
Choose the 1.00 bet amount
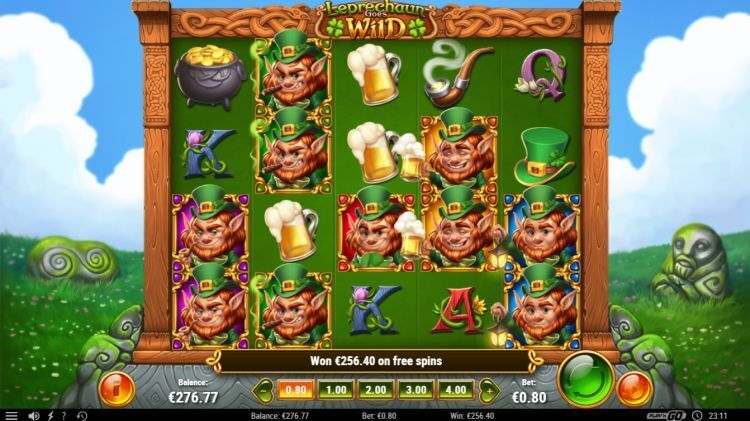[x=337, y=389]
